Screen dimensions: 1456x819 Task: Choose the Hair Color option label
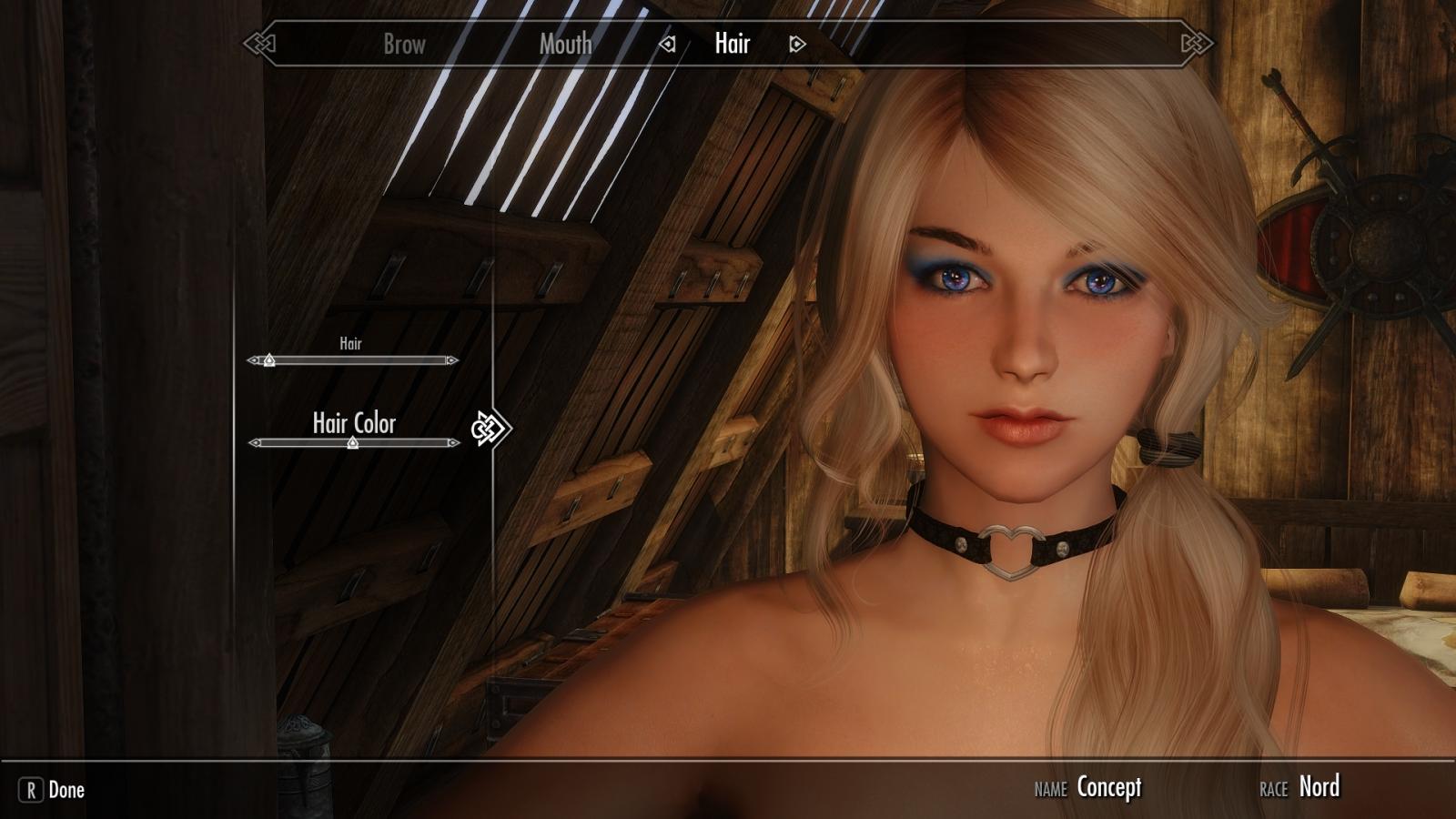tap(354, 422)
